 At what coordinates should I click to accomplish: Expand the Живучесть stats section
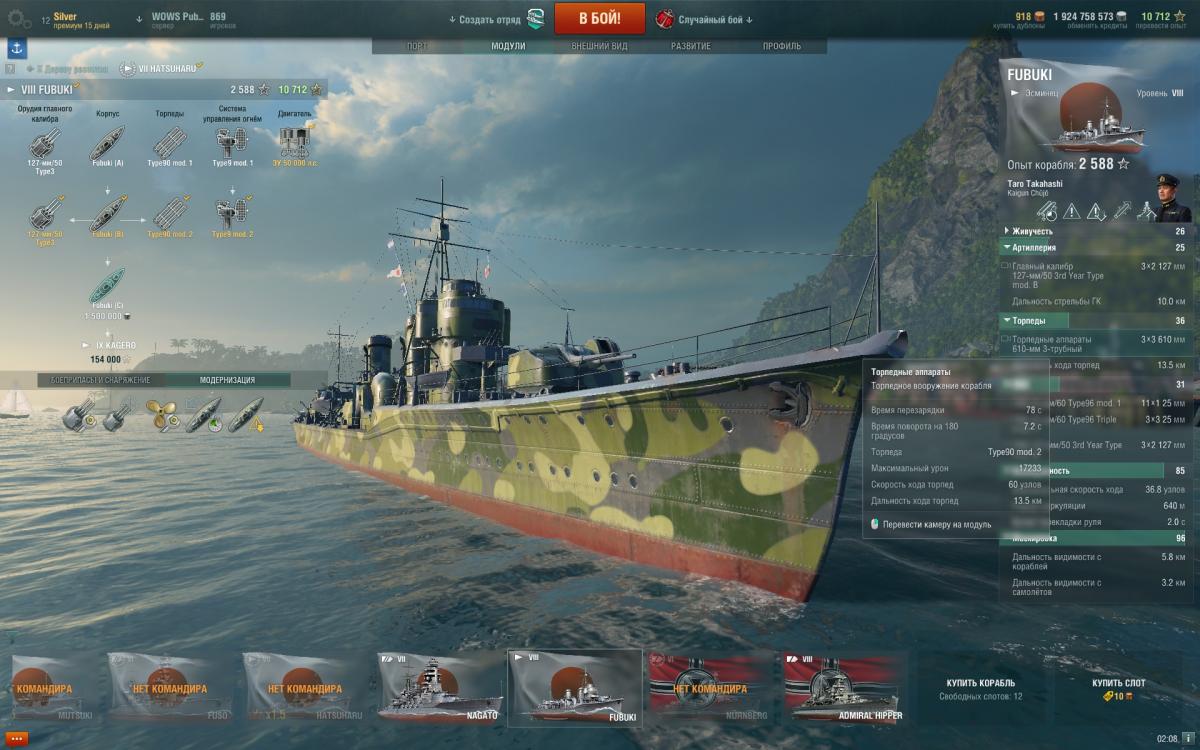1005,231
